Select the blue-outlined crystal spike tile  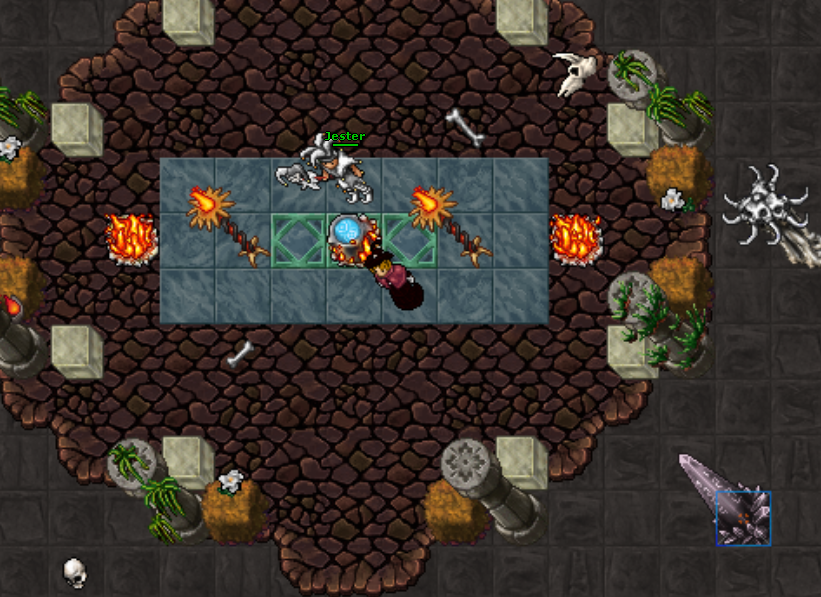(743, 518)
